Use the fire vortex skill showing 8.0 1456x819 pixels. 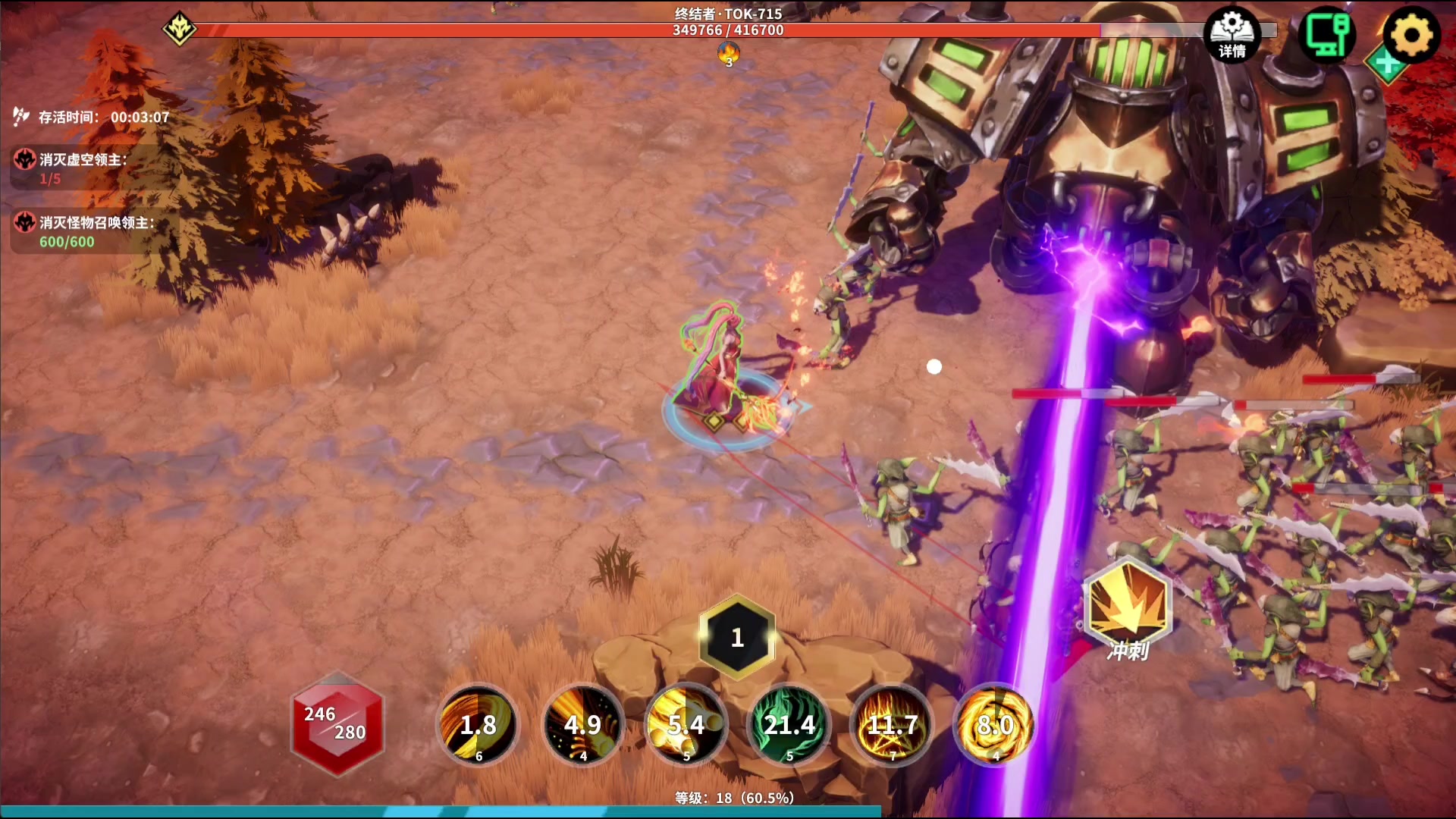click(x=995, y=725)
